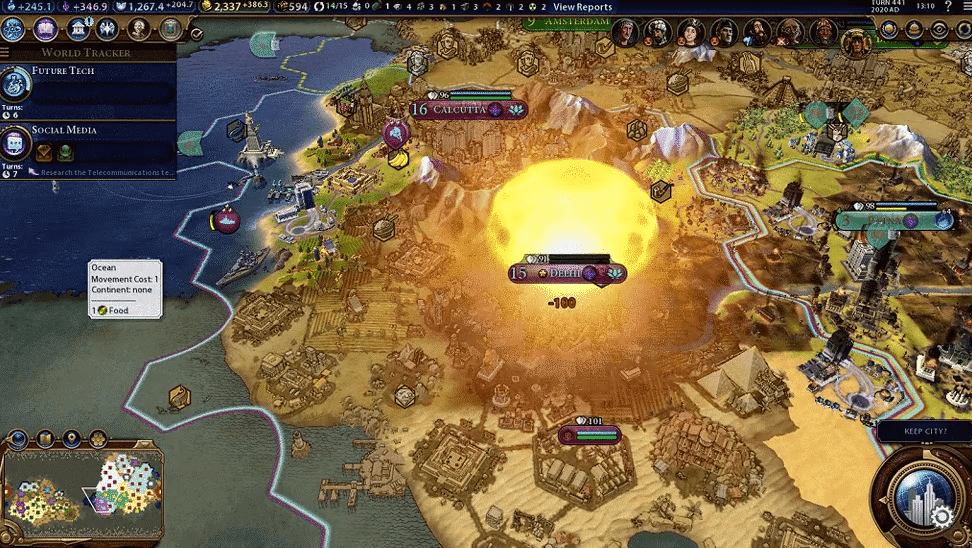Click the minimap
The image size is (972, 548).
85,492
